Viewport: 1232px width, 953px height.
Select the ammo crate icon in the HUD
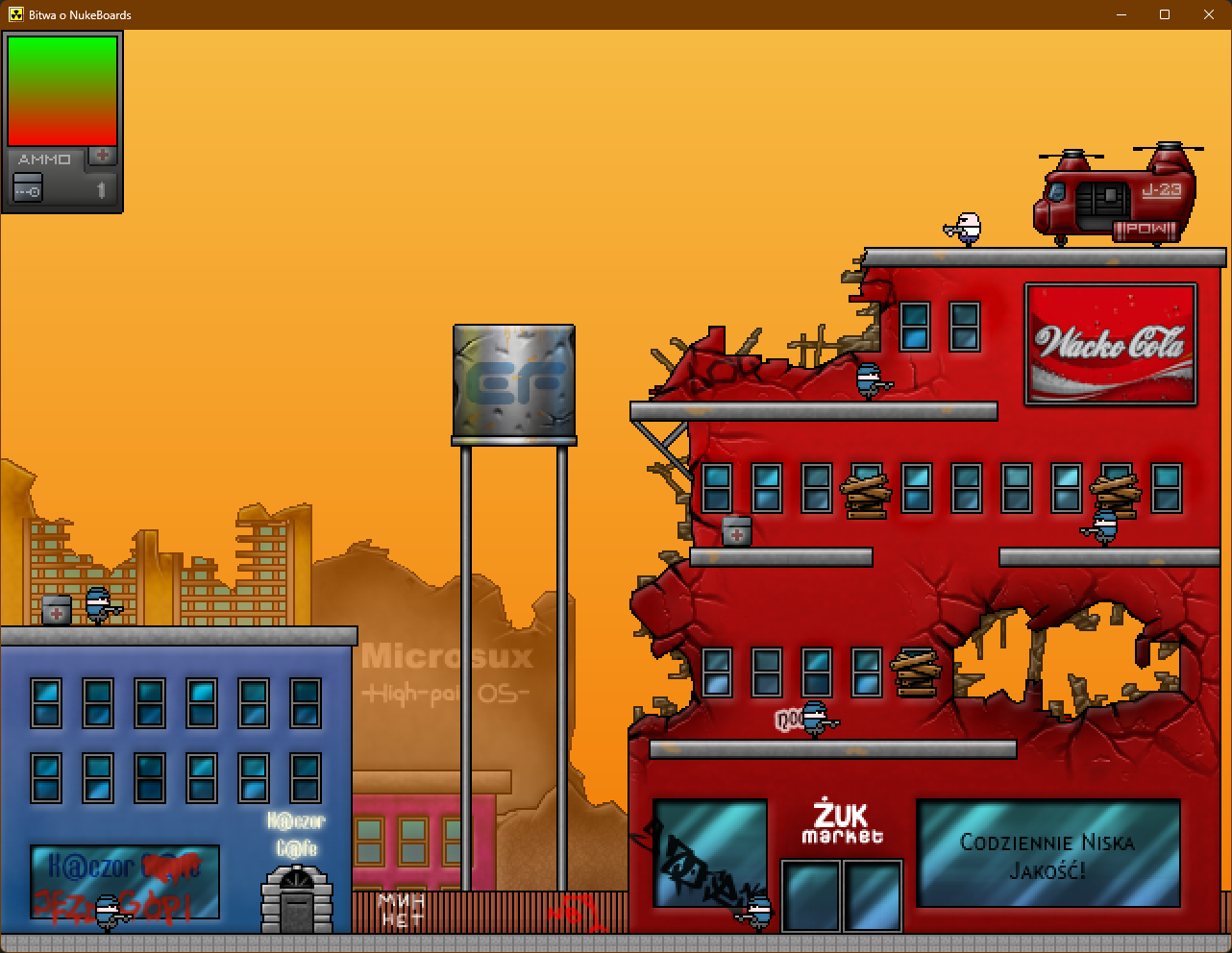click(x=28, y=188)
